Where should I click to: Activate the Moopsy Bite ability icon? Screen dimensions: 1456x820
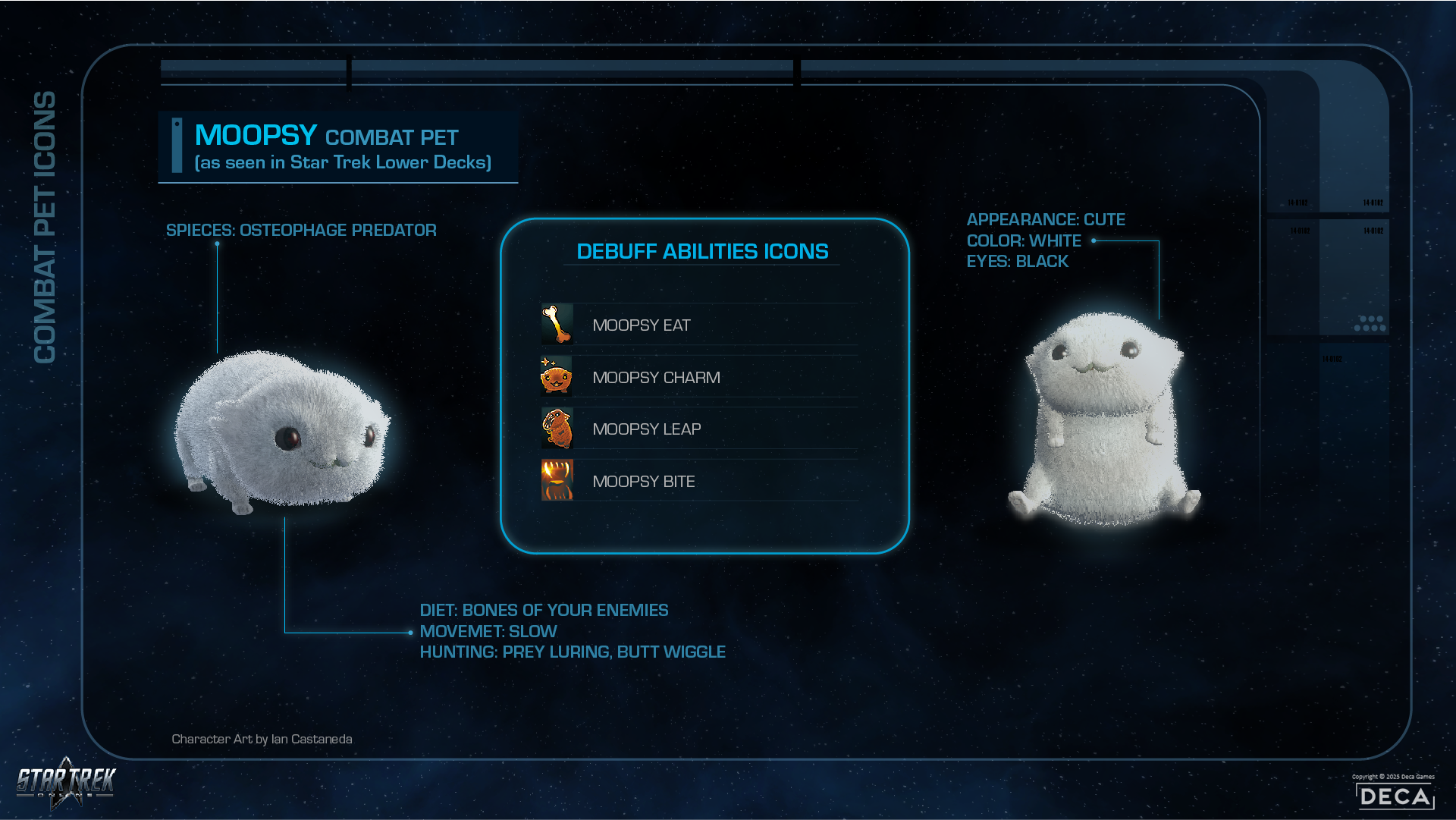(x=557, y=480)
